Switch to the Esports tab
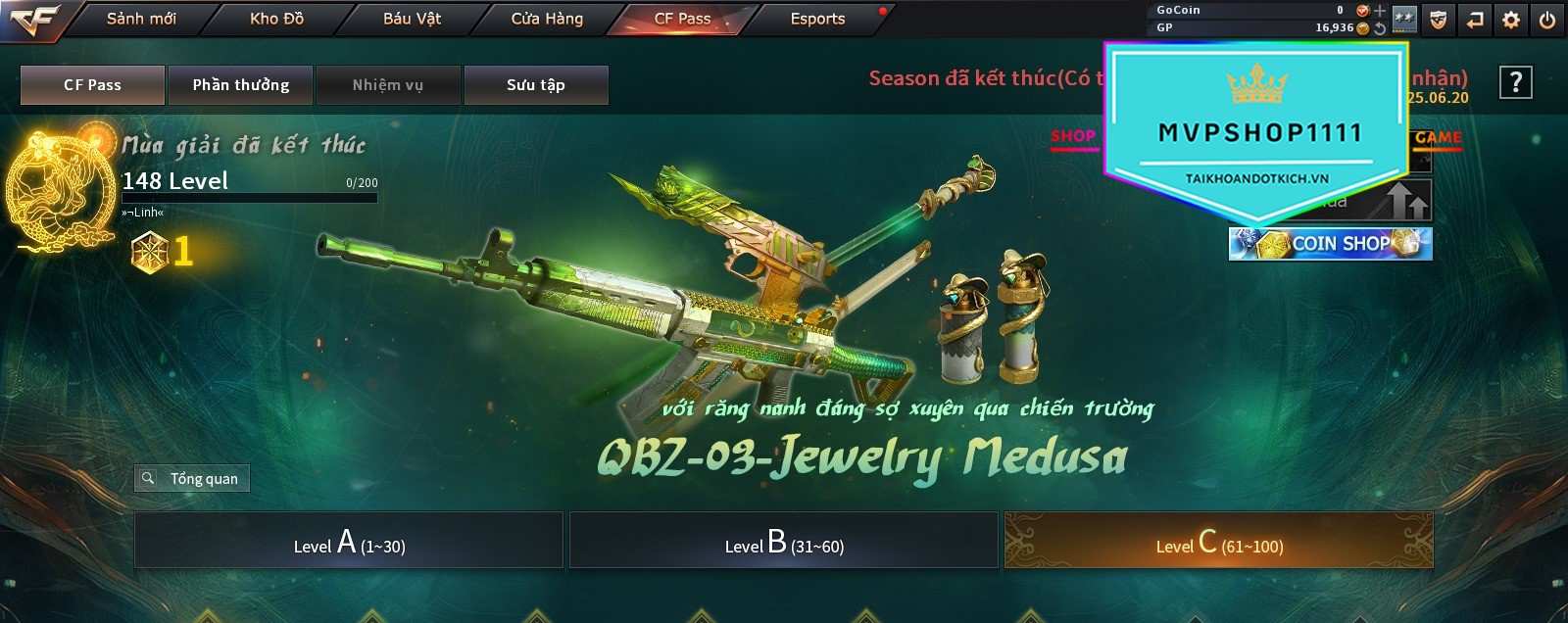 817,19
